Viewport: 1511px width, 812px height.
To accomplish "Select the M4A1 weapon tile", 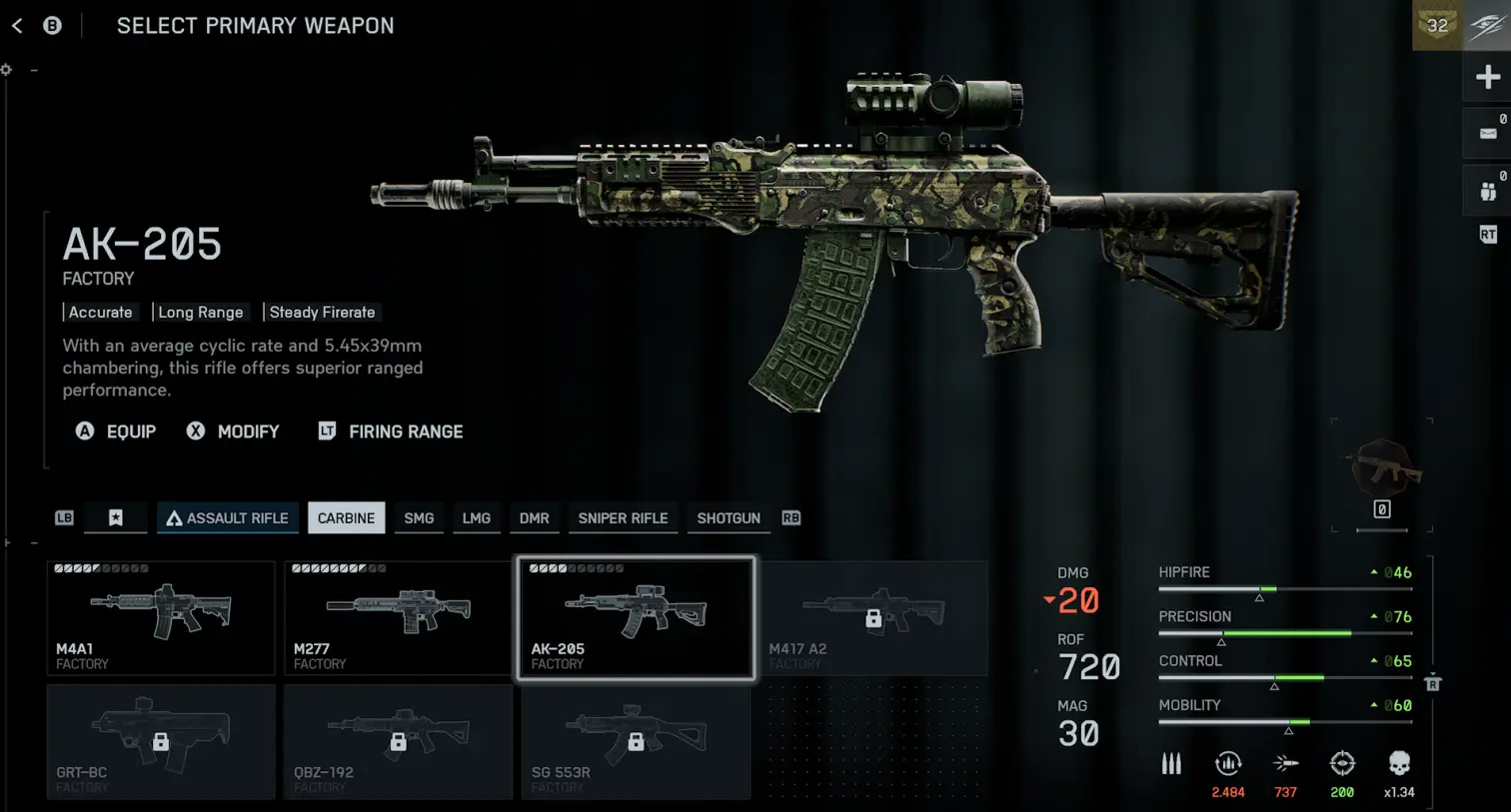I will [x=161, y=617].
